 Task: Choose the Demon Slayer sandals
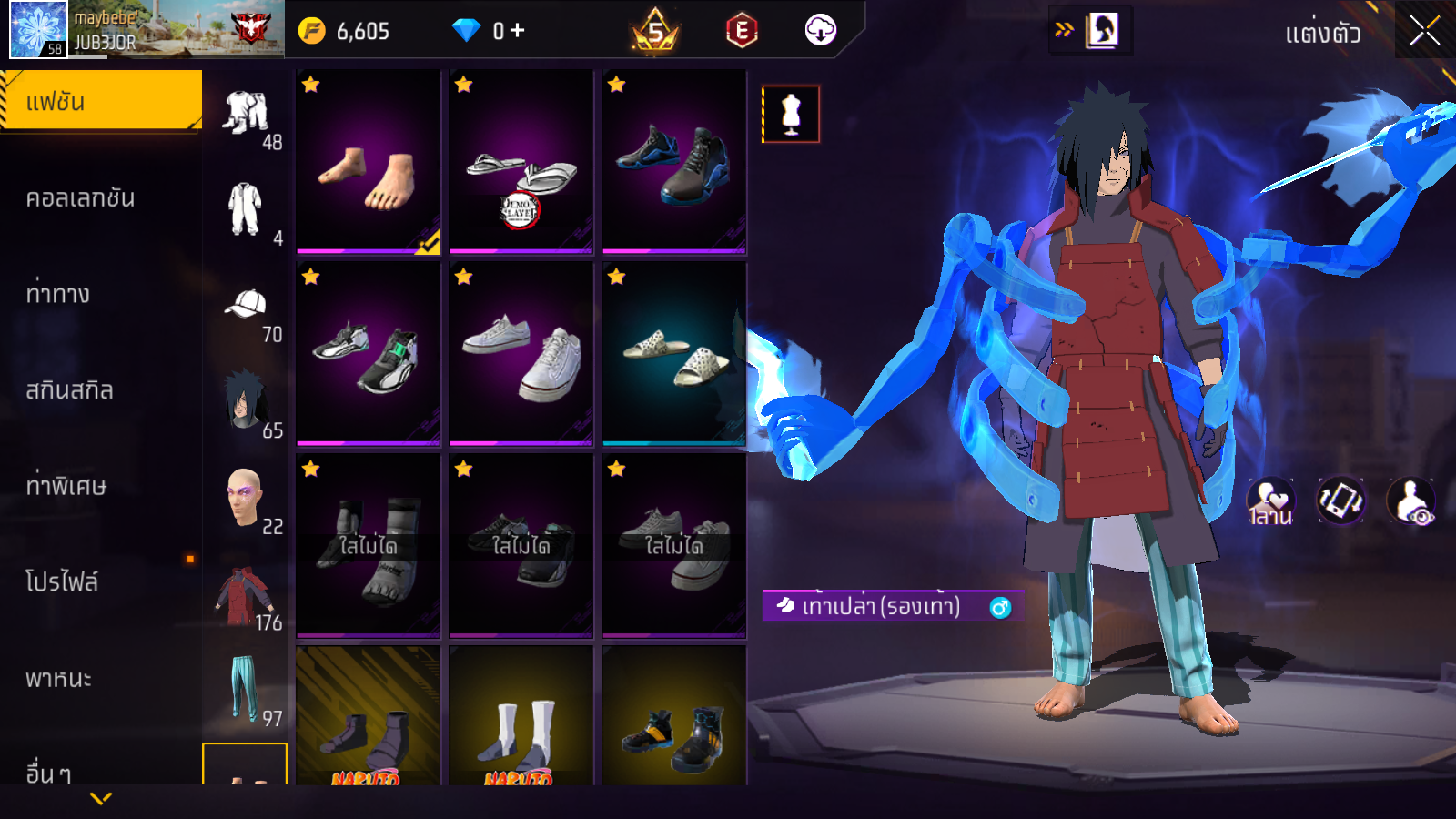pyautogui.click(x=521, y=162)
